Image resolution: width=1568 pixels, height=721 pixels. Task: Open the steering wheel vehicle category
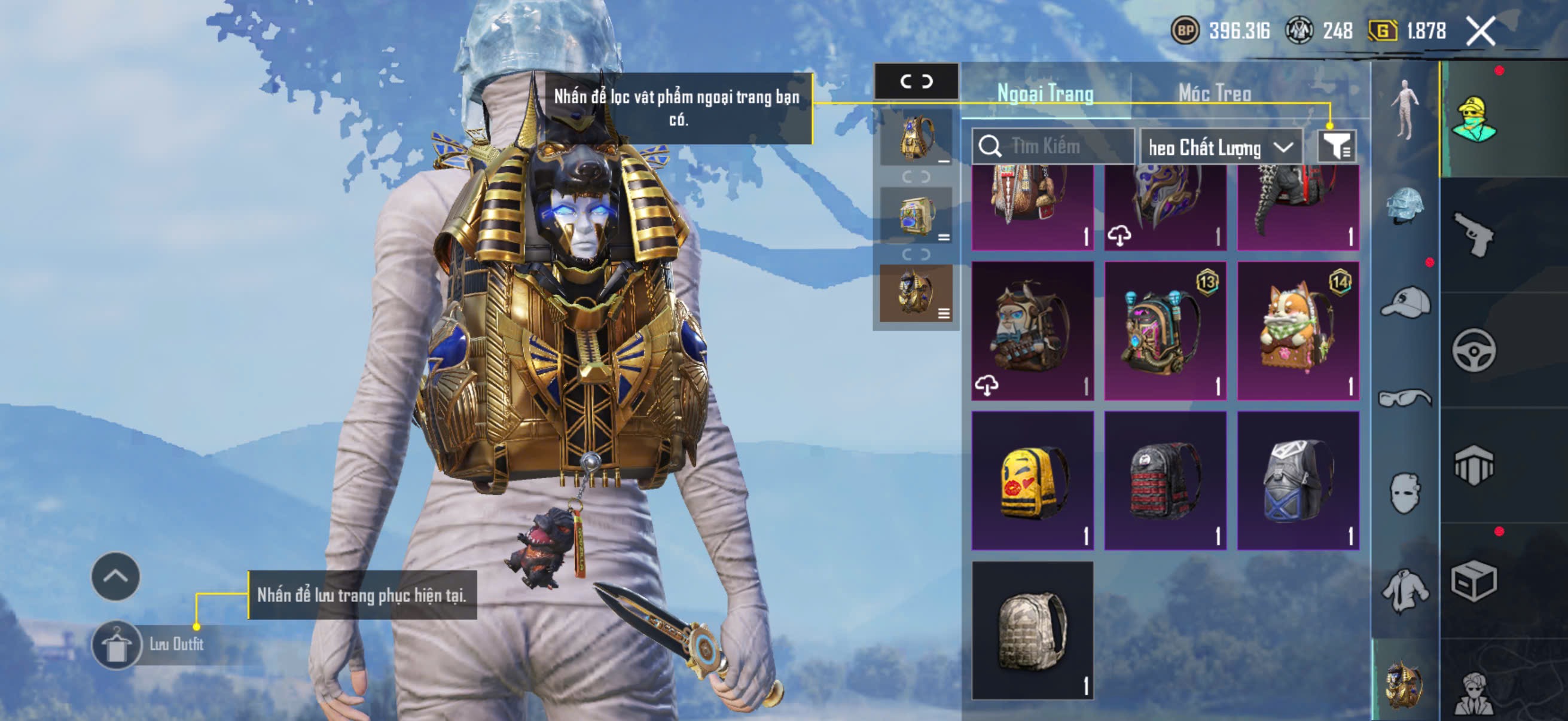(1474, 350)
